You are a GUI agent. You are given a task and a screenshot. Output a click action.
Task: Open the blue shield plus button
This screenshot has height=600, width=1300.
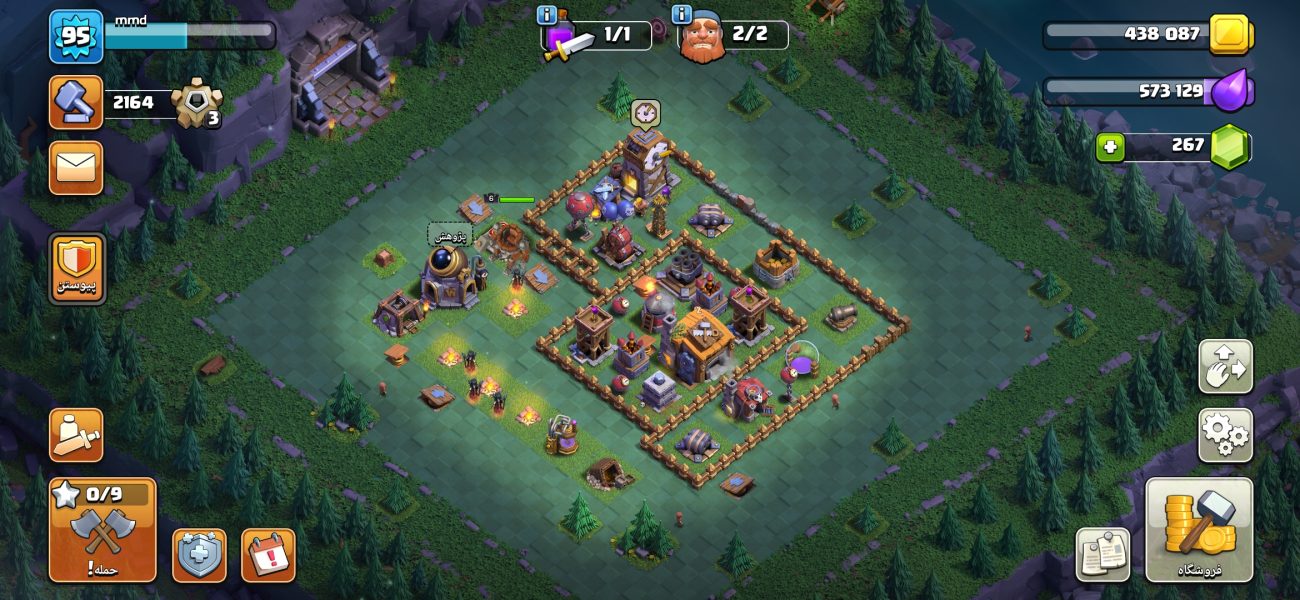(x=199, y=555)
